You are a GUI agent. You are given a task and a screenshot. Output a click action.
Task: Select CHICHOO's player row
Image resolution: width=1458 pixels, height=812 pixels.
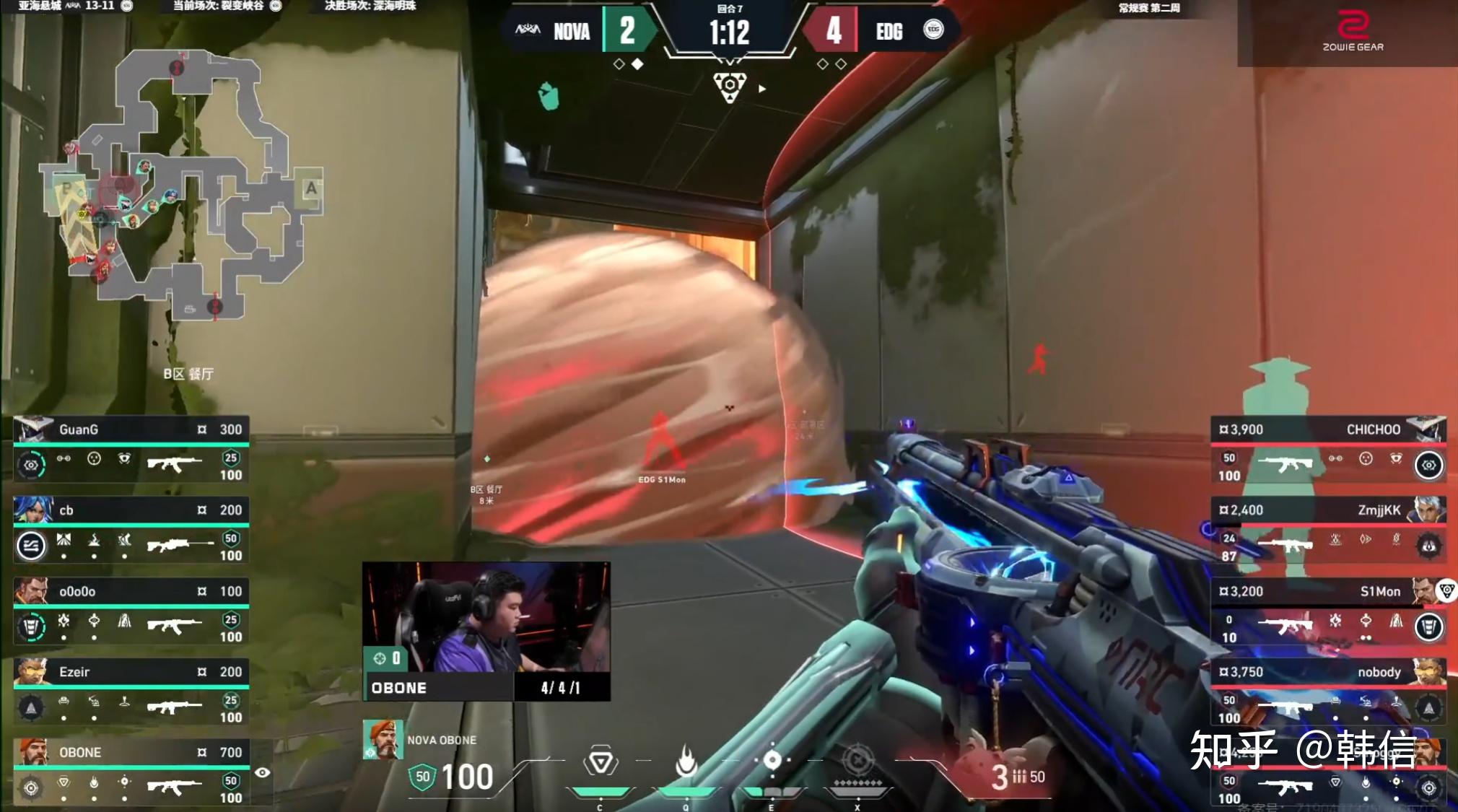[1328, 448]
